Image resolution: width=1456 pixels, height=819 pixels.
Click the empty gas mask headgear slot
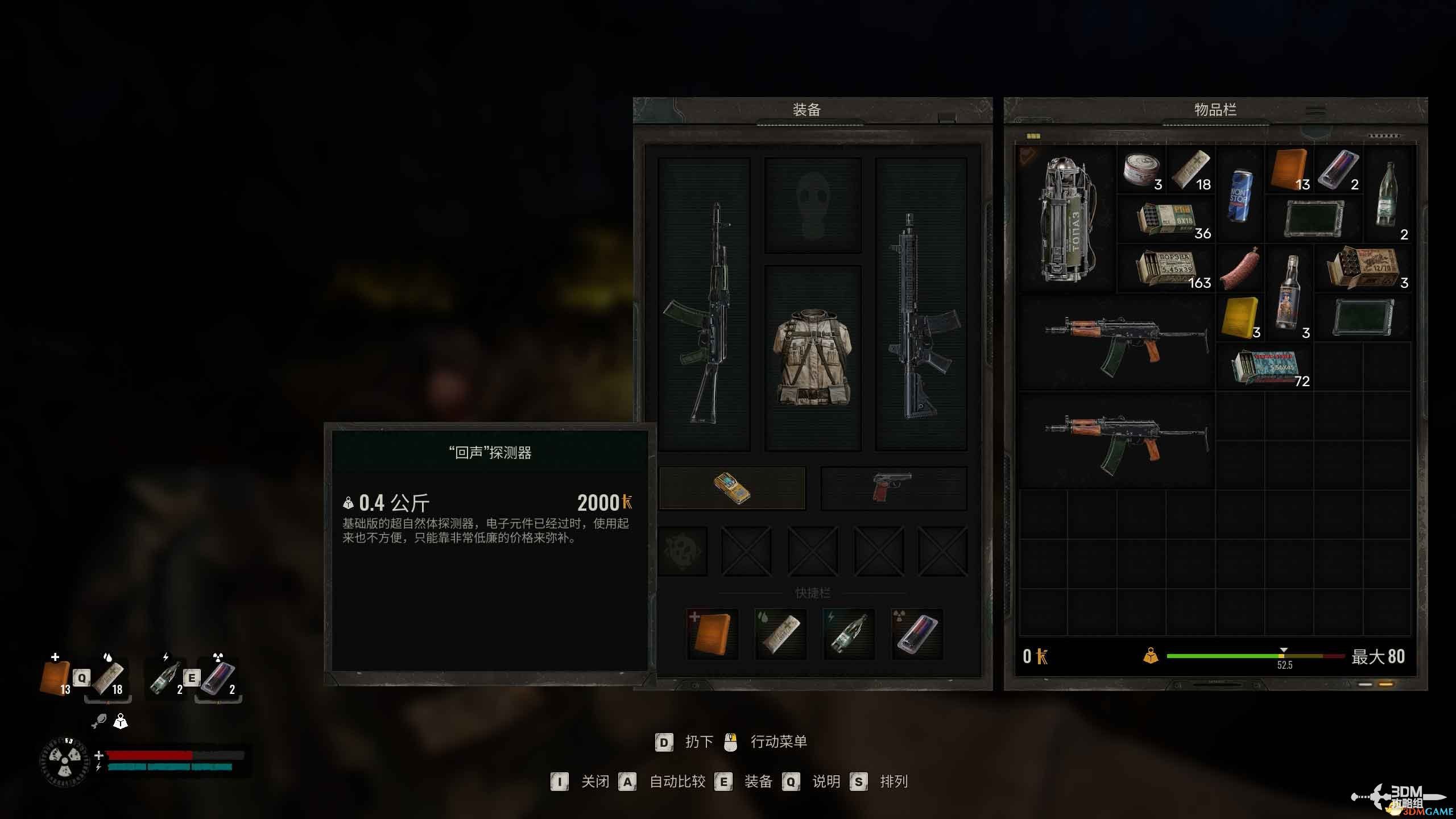point(813,206)
